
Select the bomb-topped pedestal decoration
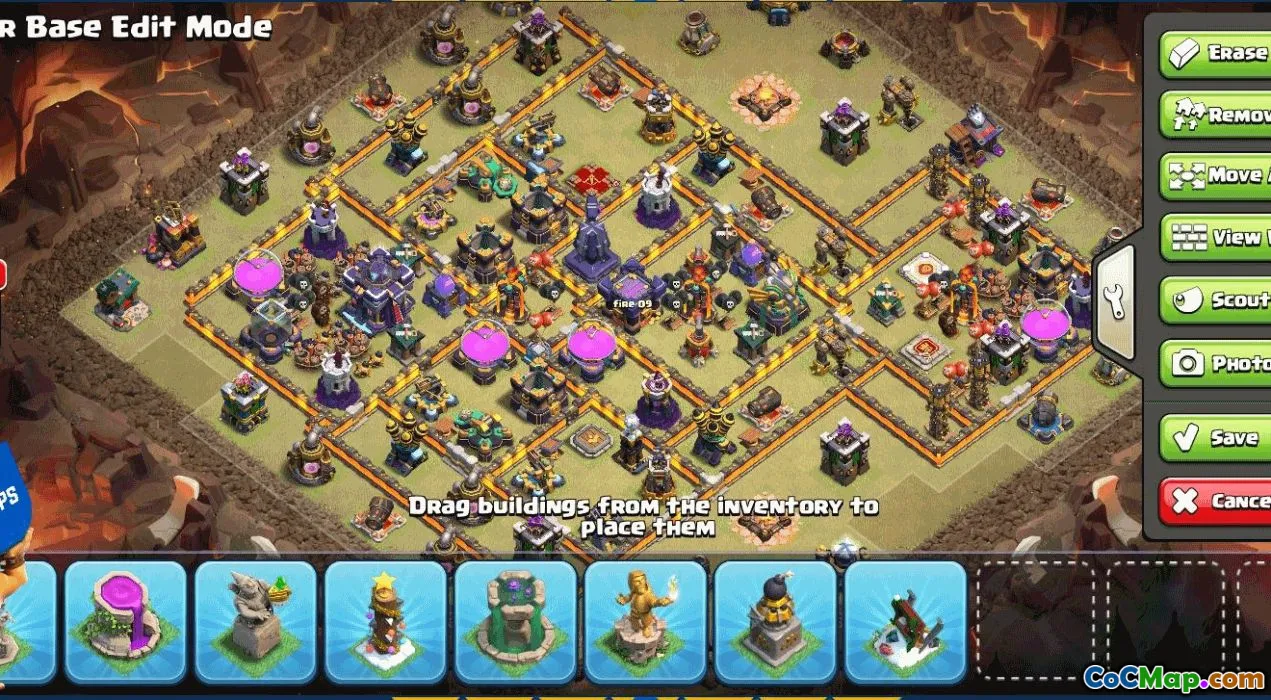[775, 621]
